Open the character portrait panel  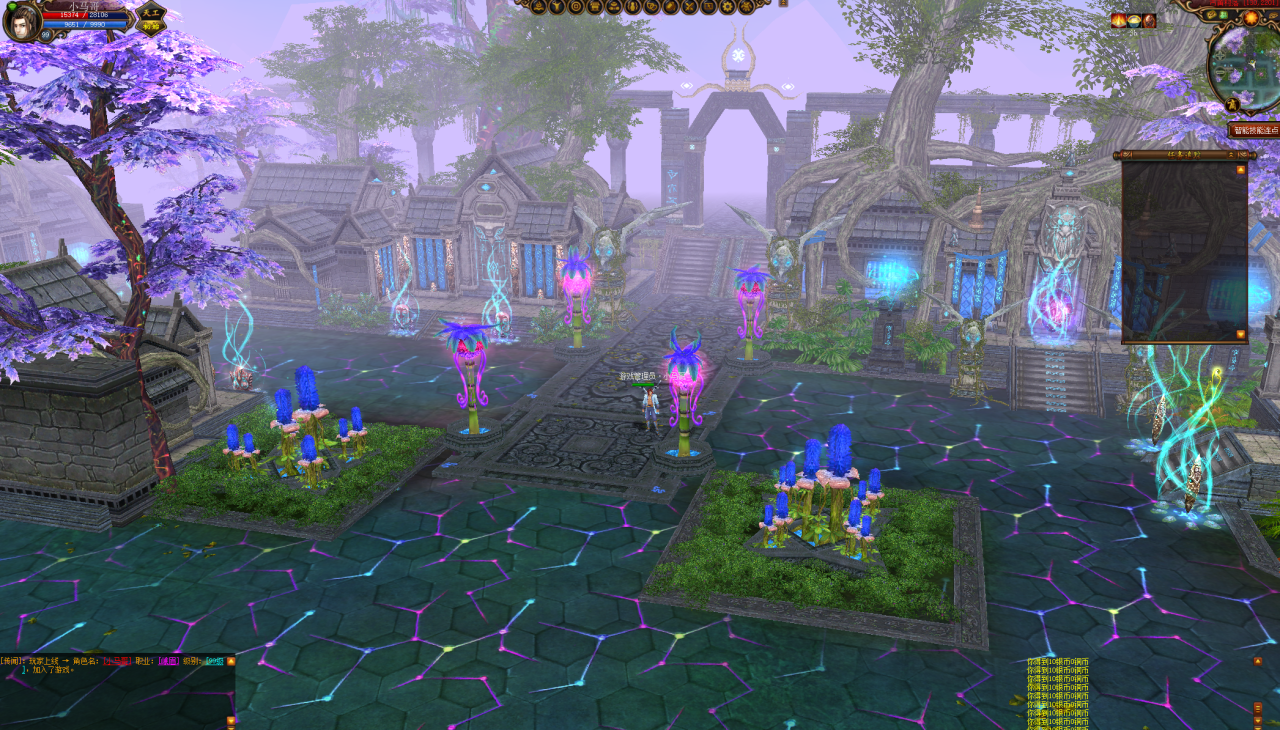tap(22, 22)
